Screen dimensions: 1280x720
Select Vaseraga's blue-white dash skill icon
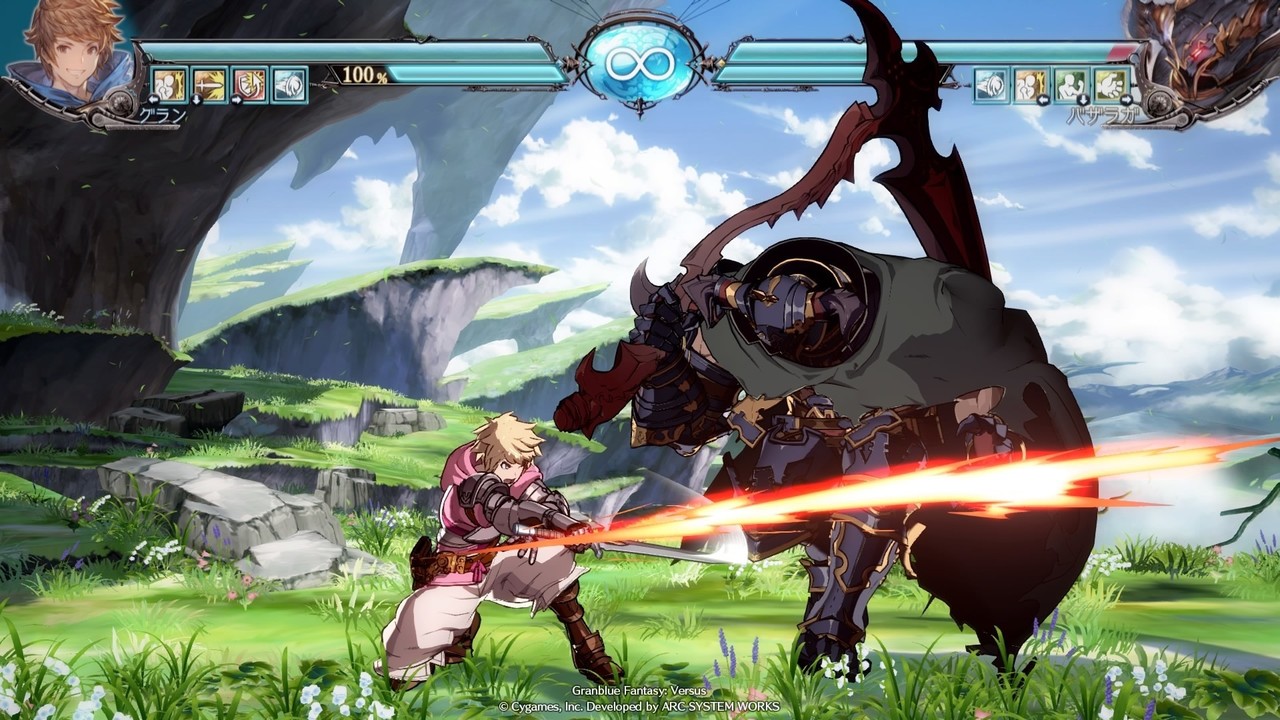(x=991, y=85)
